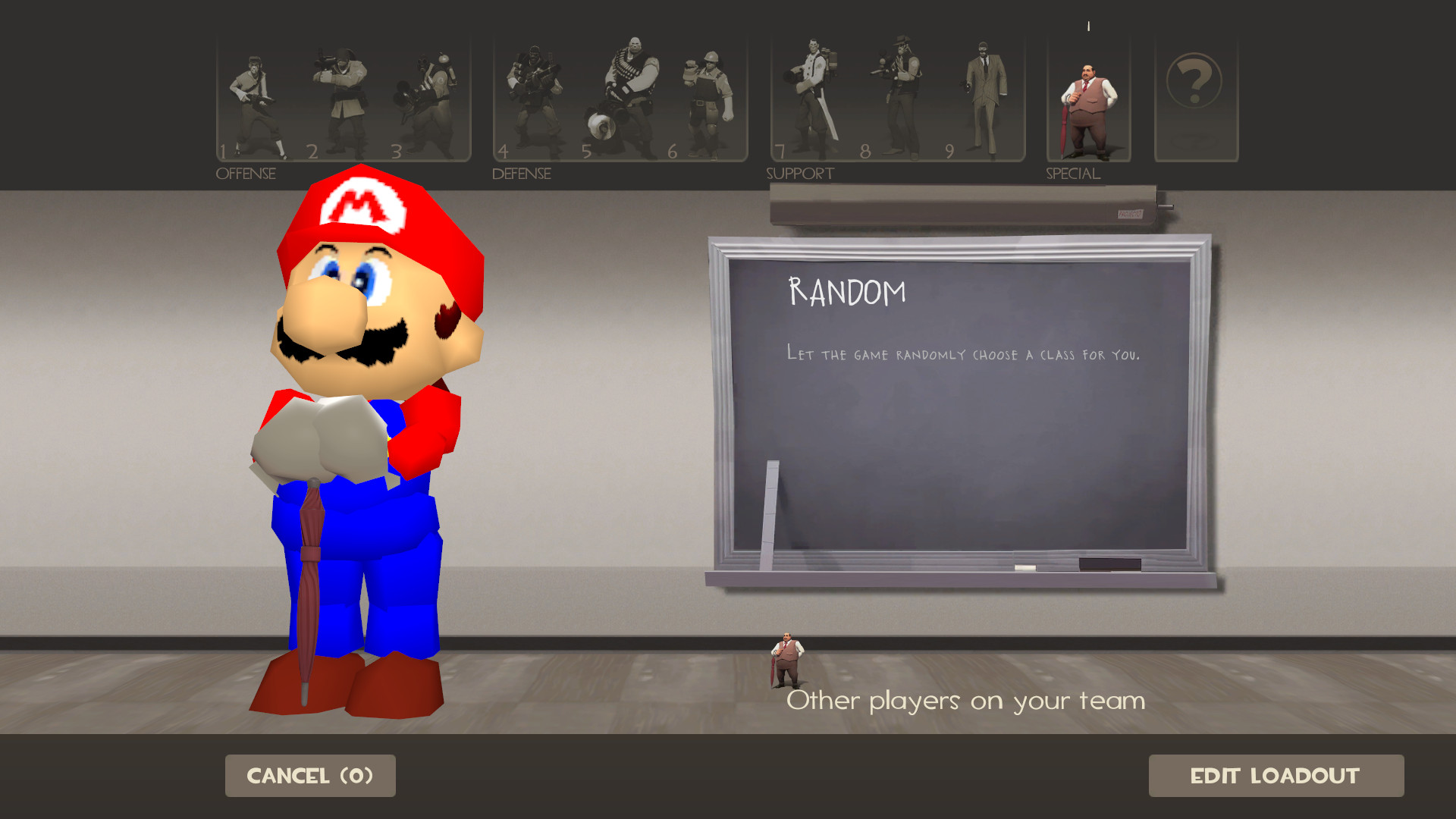This screenshot has width=1456, height=819.
Task: Click the SUPPORT category label
Action: 799,173
